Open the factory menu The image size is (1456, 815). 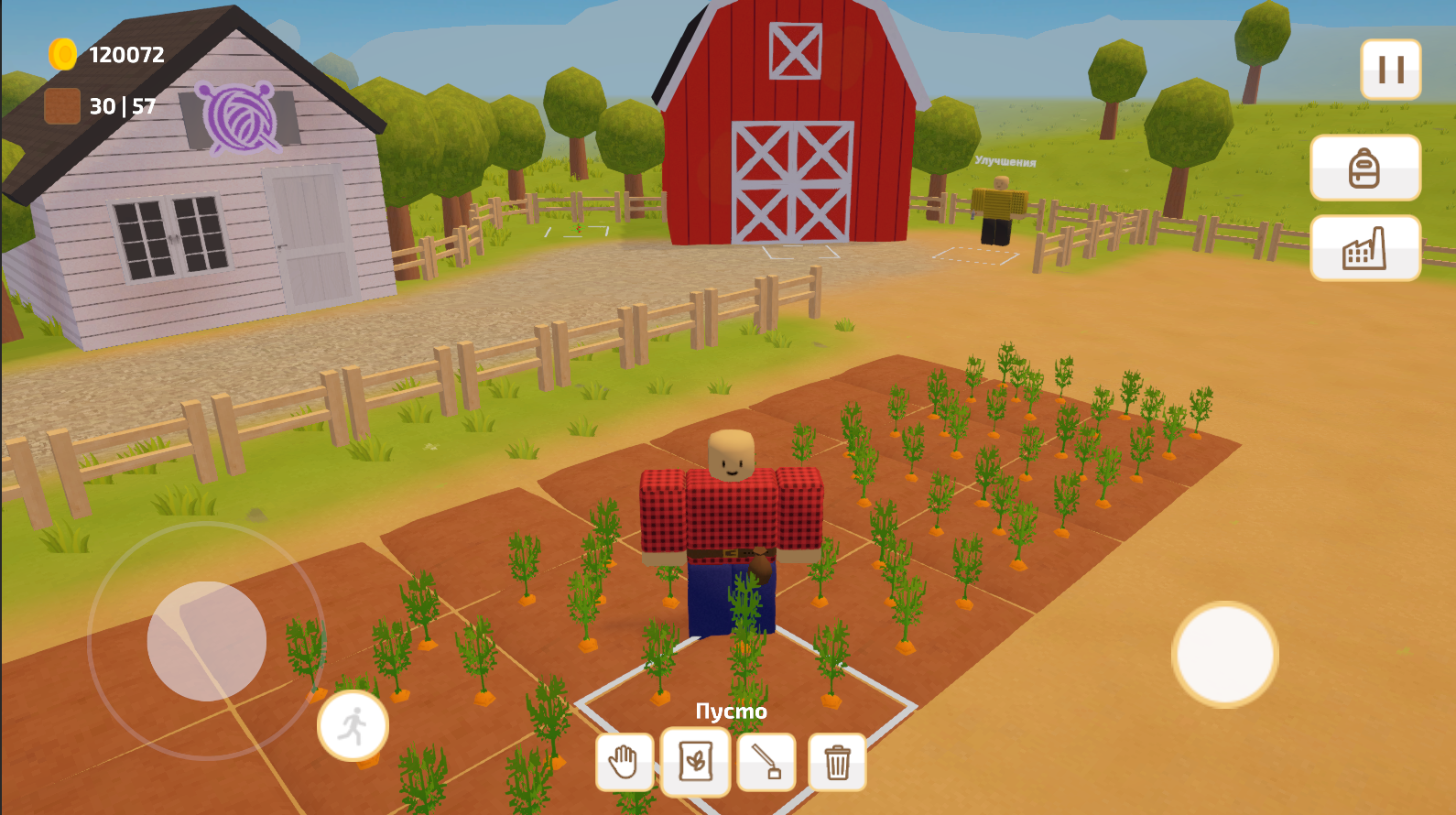(x=1365, y=248)
